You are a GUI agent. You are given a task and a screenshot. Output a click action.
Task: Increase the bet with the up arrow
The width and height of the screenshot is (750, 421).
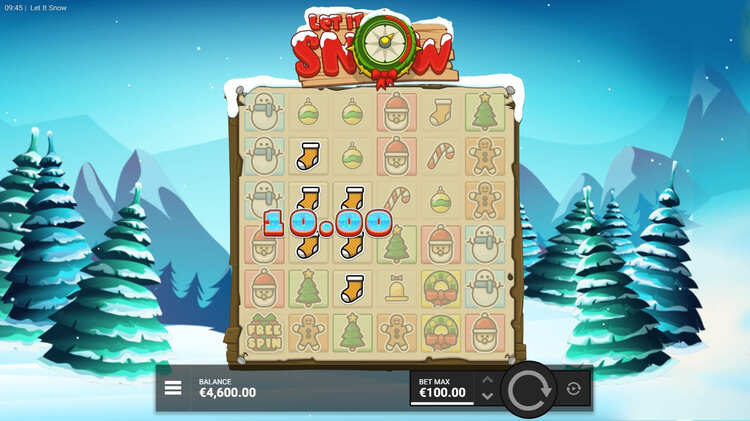pos(487,380)
